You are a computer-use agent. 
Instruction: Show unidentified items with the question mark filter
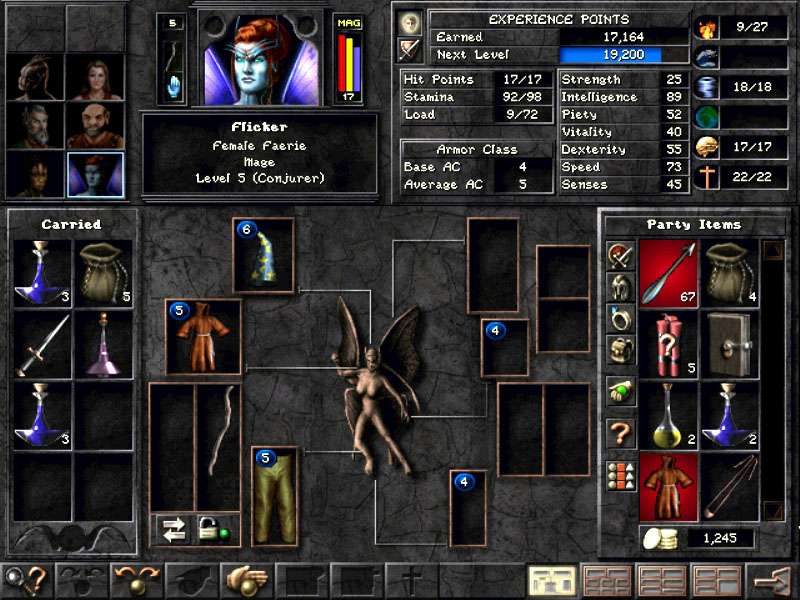(x=620, y=433)
